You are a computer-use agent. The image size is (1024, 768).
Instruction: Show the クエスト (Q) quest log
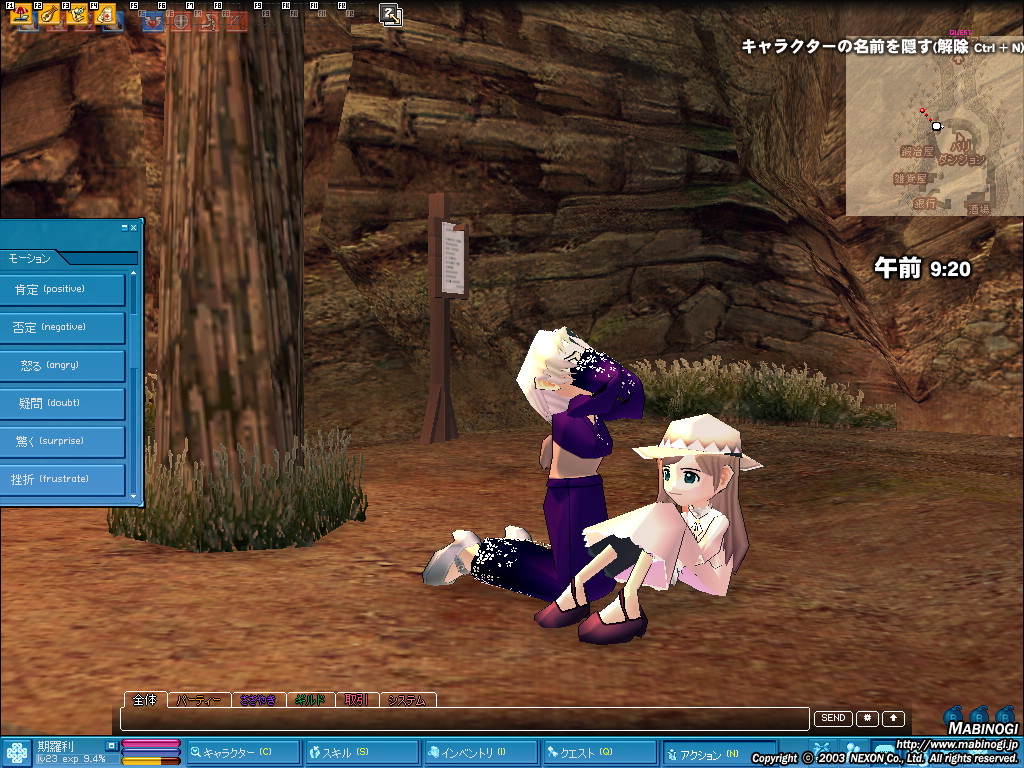click(598, 752)
